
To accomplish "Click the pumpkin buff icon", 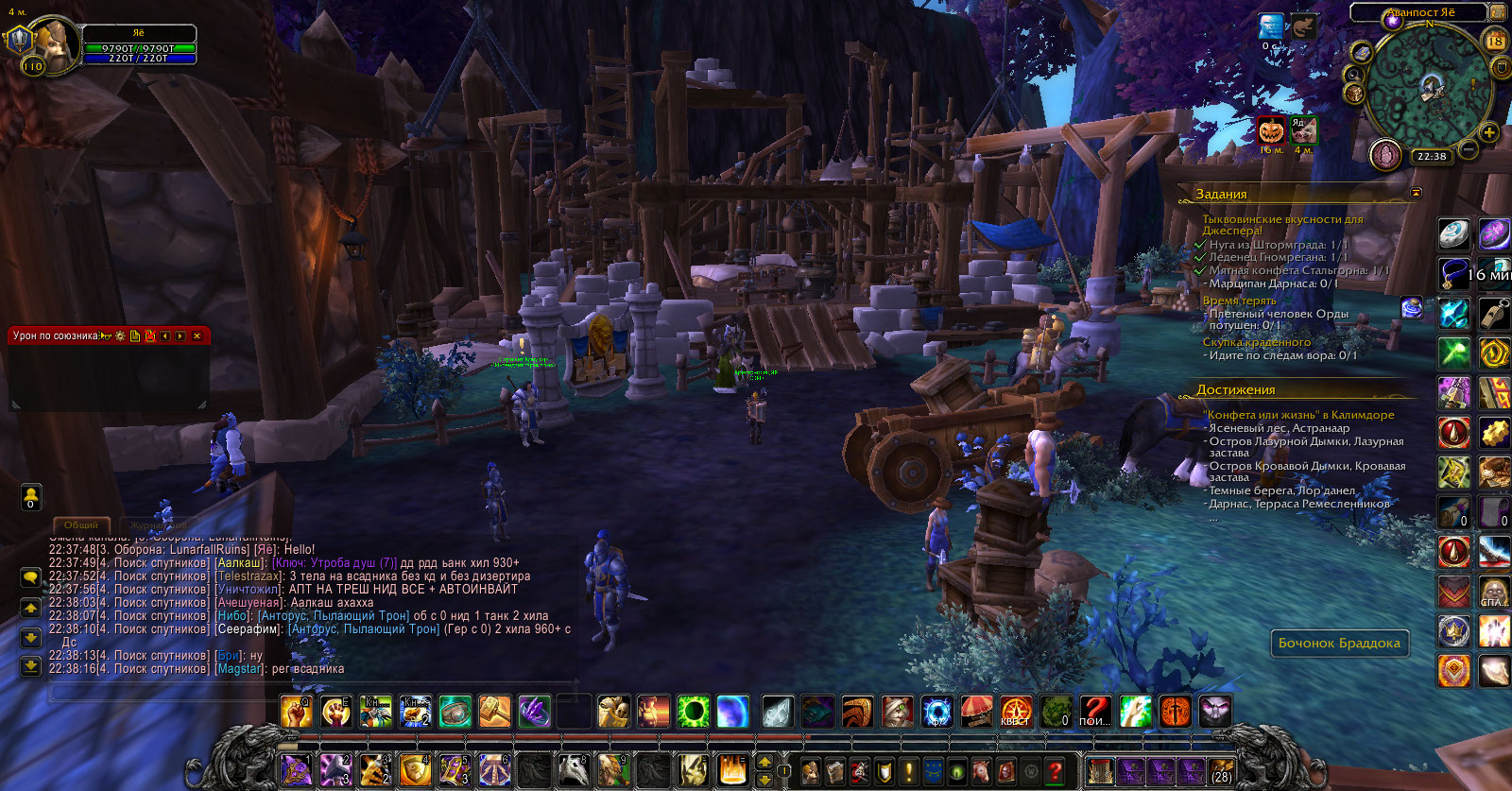I will 1271,129.
